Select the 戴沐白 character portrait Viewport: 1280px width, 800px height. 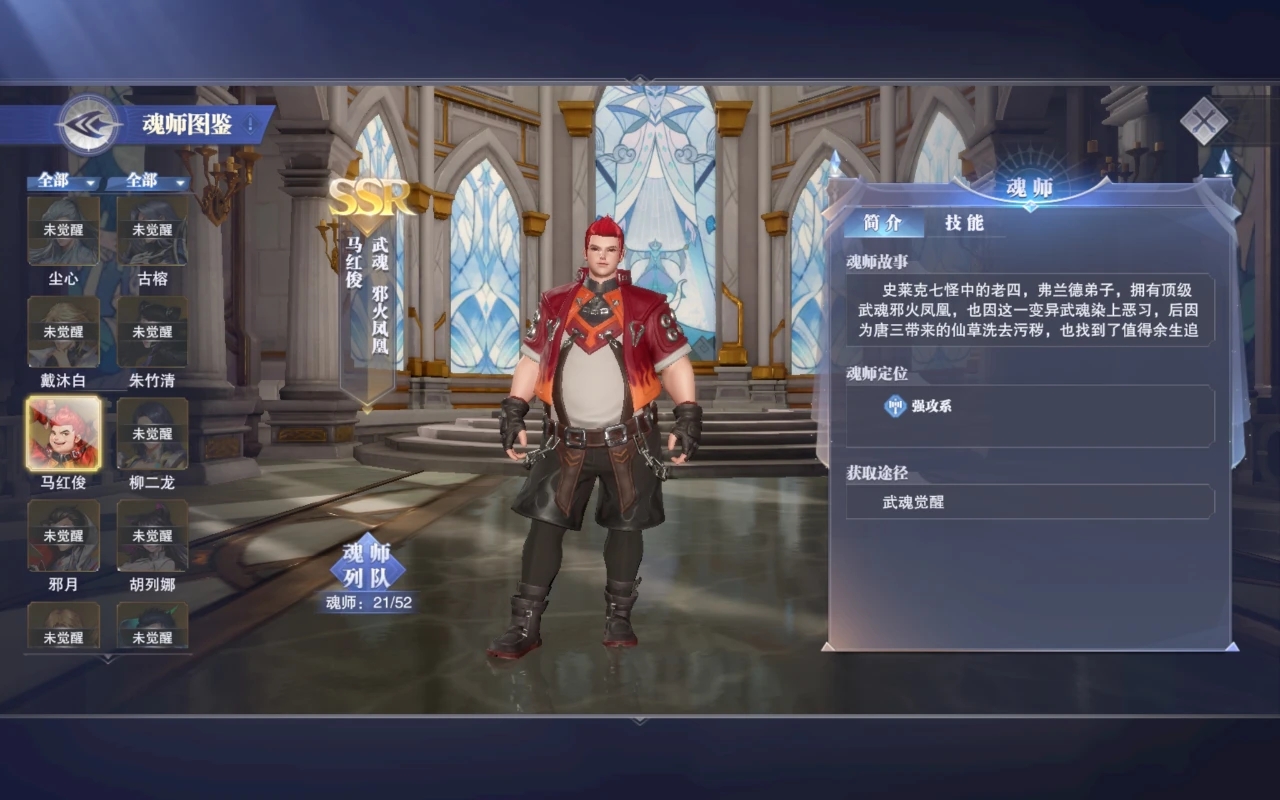point(63,333)
